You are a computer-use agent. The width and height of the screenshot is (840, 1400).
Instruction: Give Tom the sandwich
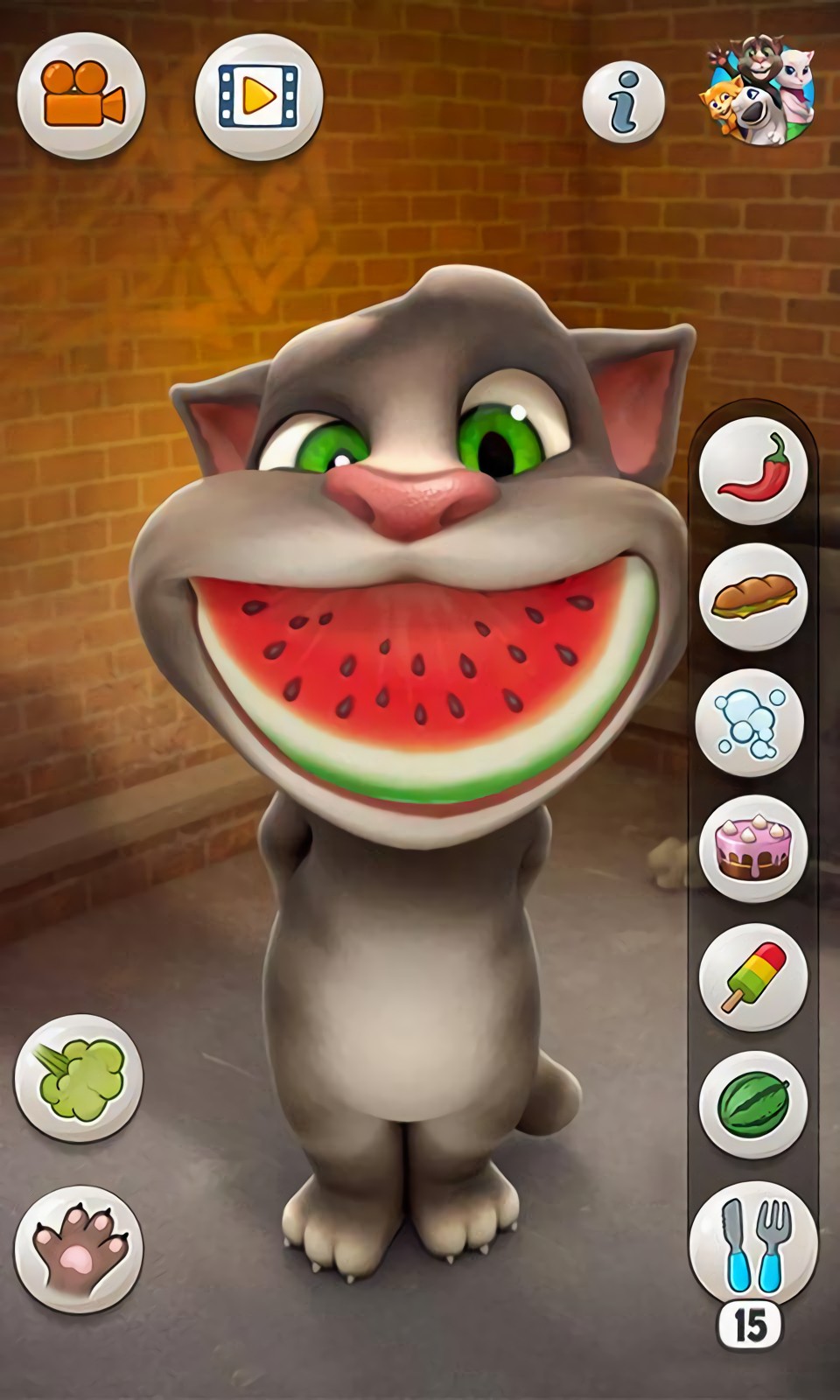click(752, 595)
